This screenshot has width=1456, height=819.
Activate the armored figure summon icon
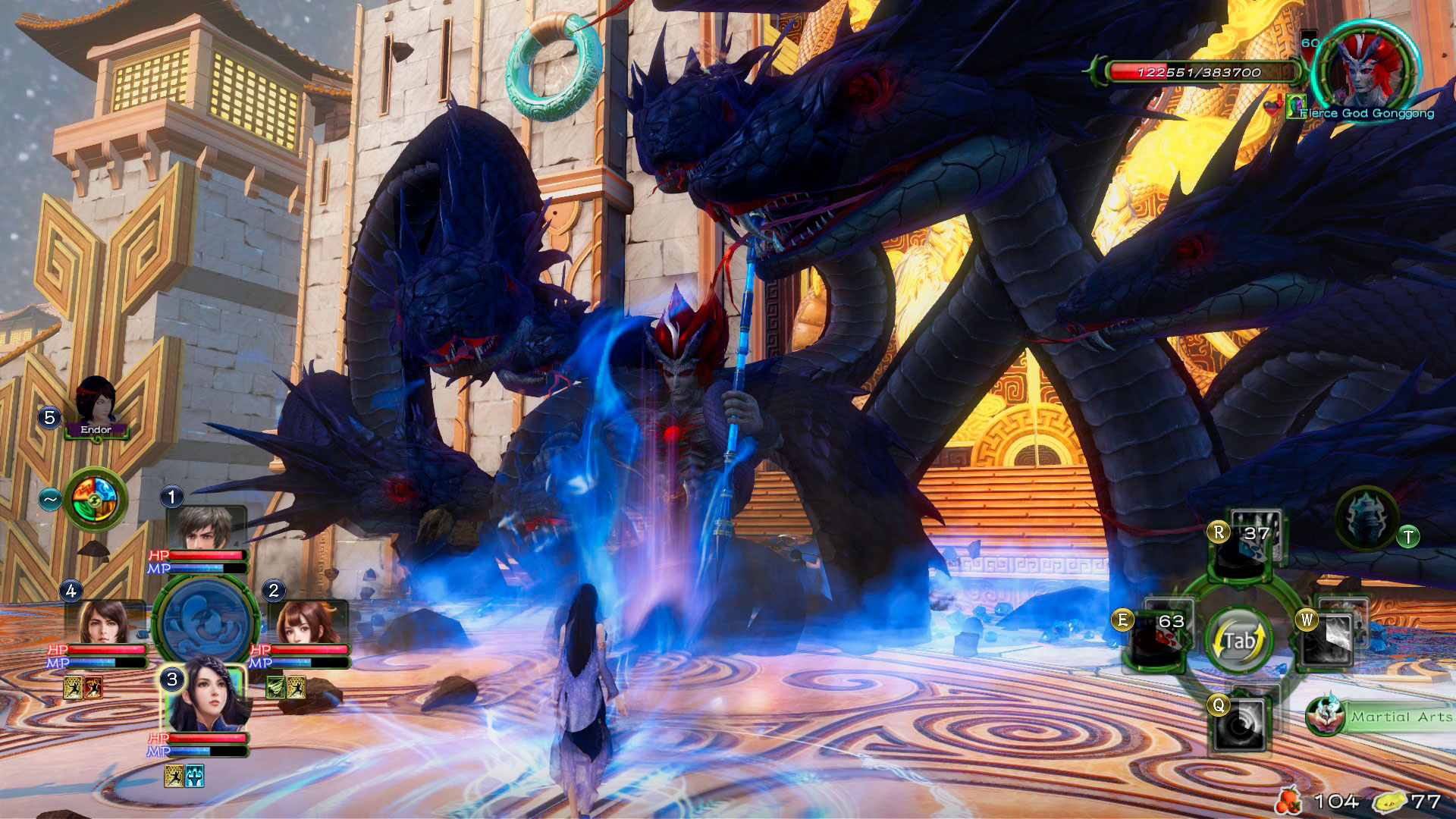1367,519
